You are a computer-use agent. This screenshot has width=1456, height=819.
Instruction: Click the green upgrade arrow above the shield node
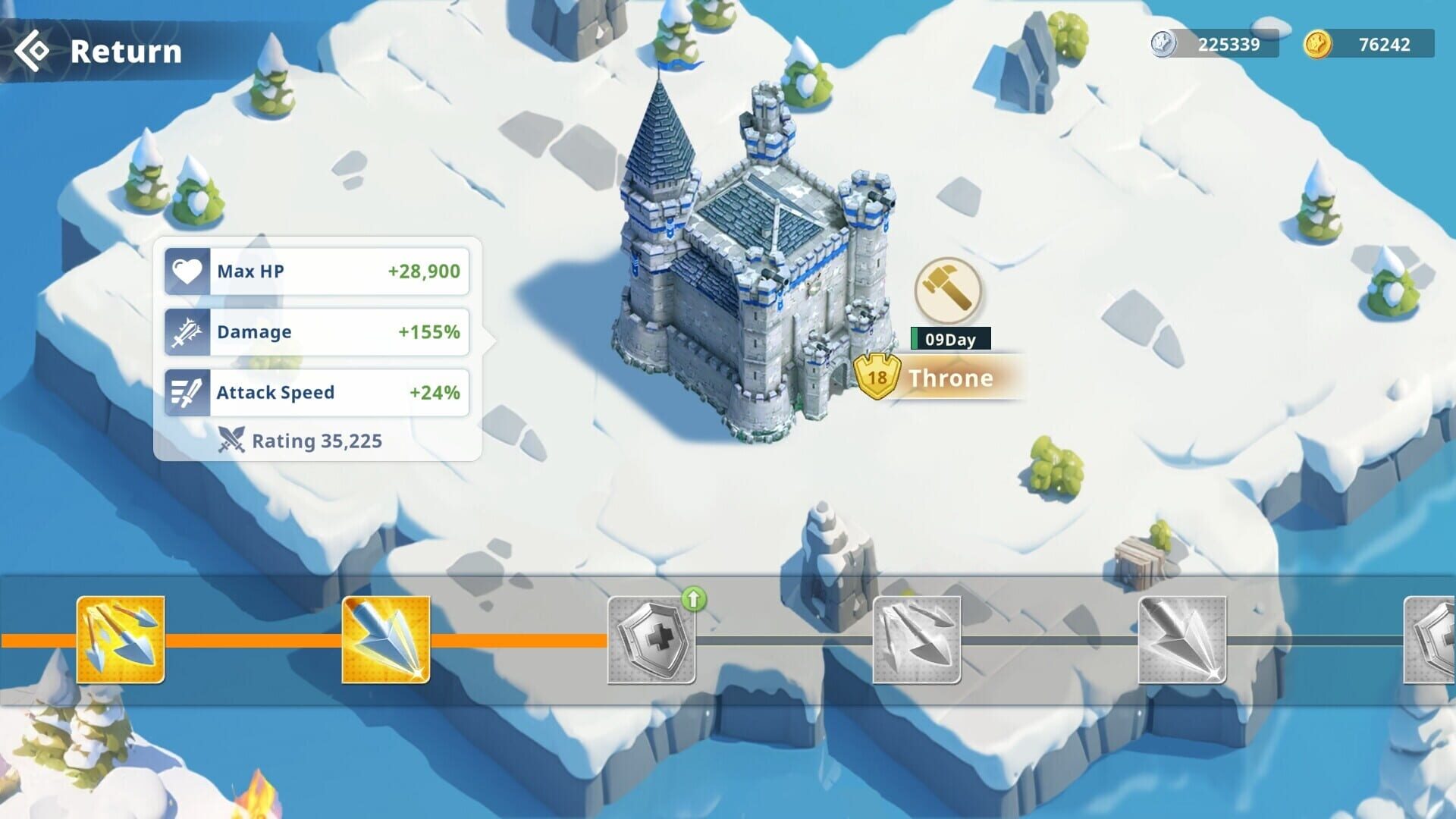pyautogui.click(x=695, y=601)
